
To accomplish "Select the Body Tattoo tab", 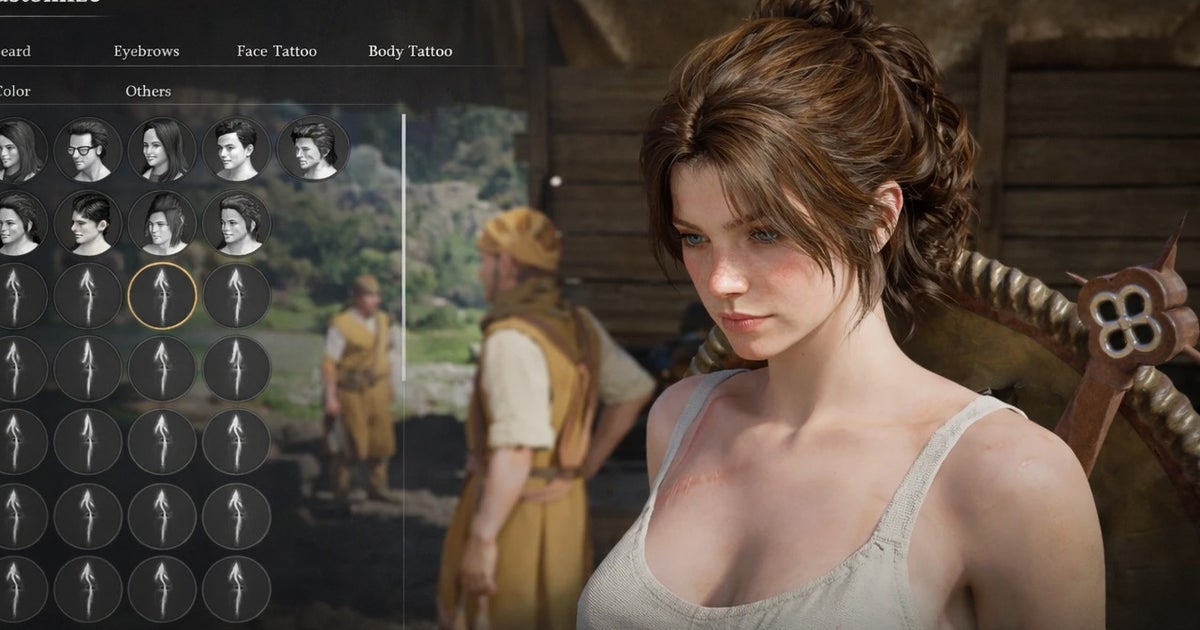I will click(410, 51).
